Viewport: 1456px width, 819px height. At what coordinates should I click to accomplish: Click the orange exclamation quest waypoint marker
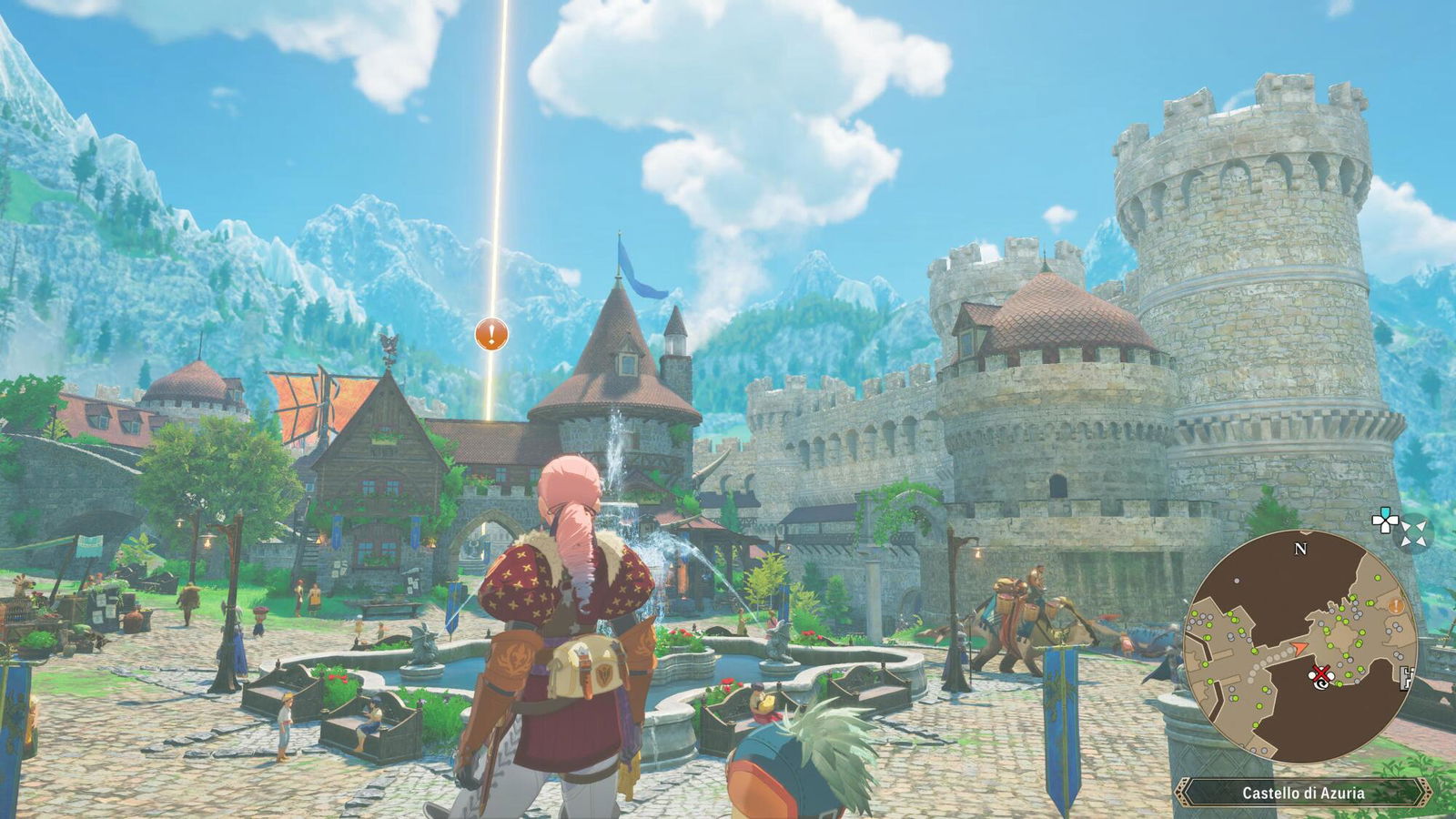click(491, 334)
